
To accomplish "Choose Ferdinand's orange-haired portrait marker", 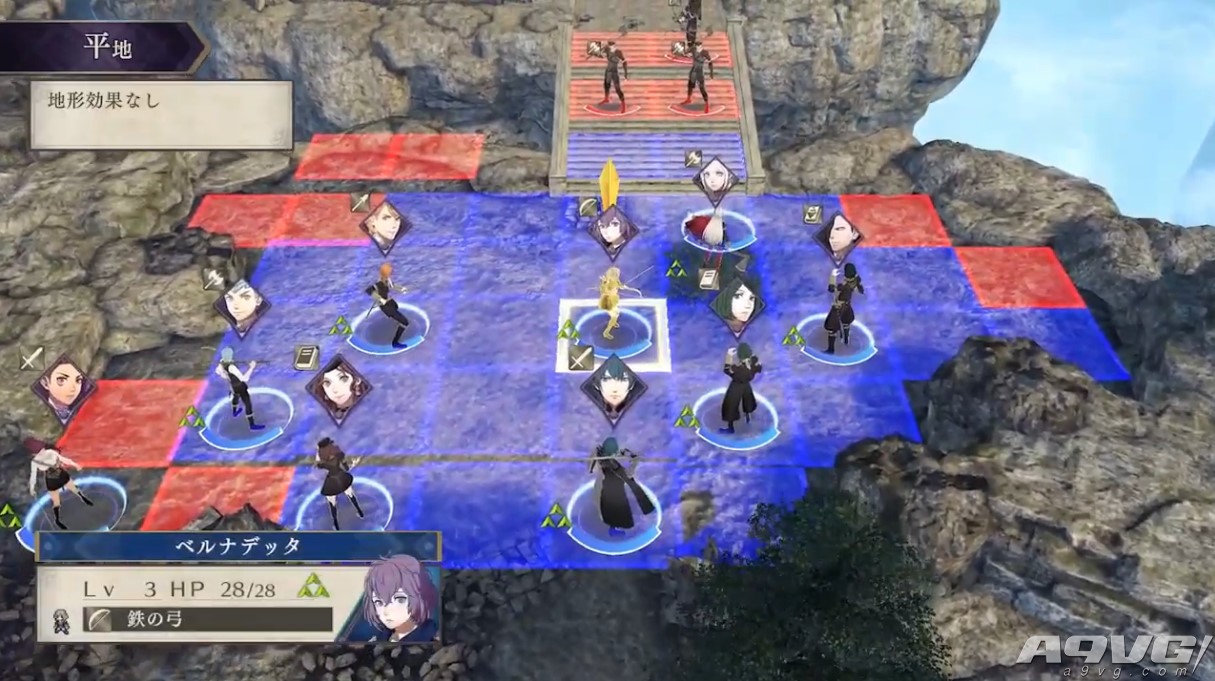I will (x=384, y=226).
